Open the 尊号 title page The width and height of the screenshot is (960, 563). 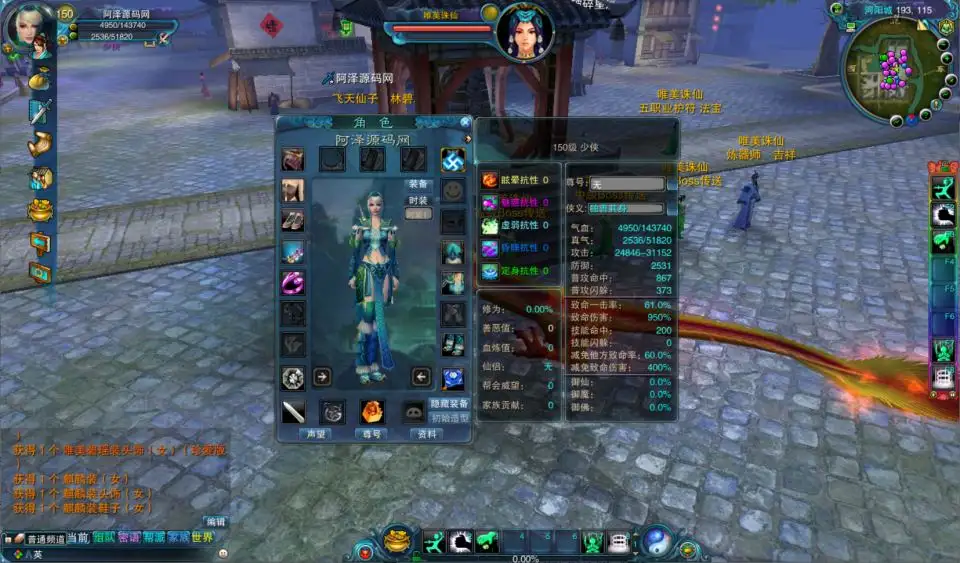click(370, 434)
